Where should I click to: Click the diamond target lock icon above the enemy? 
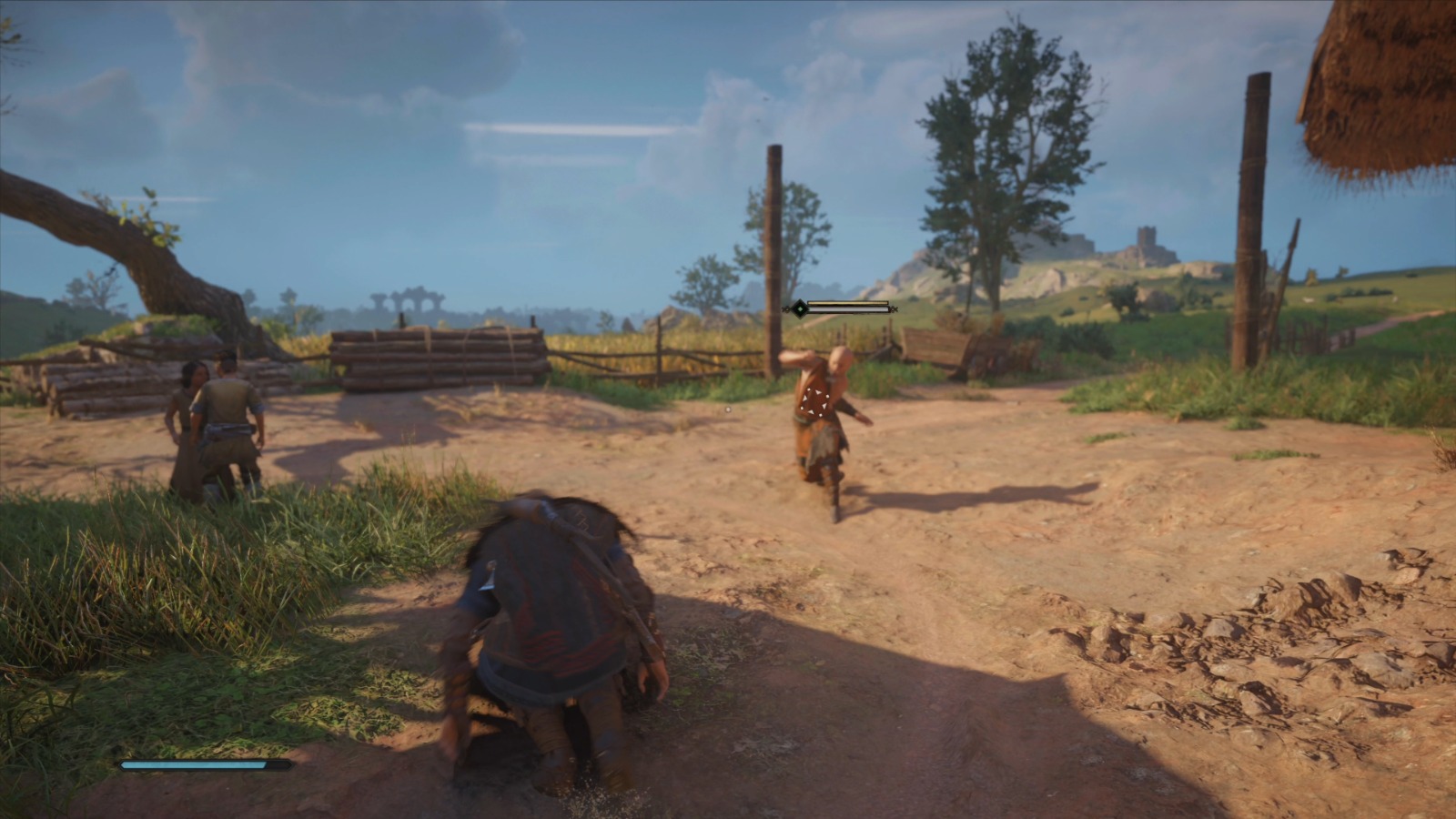[x=800, y=309]
